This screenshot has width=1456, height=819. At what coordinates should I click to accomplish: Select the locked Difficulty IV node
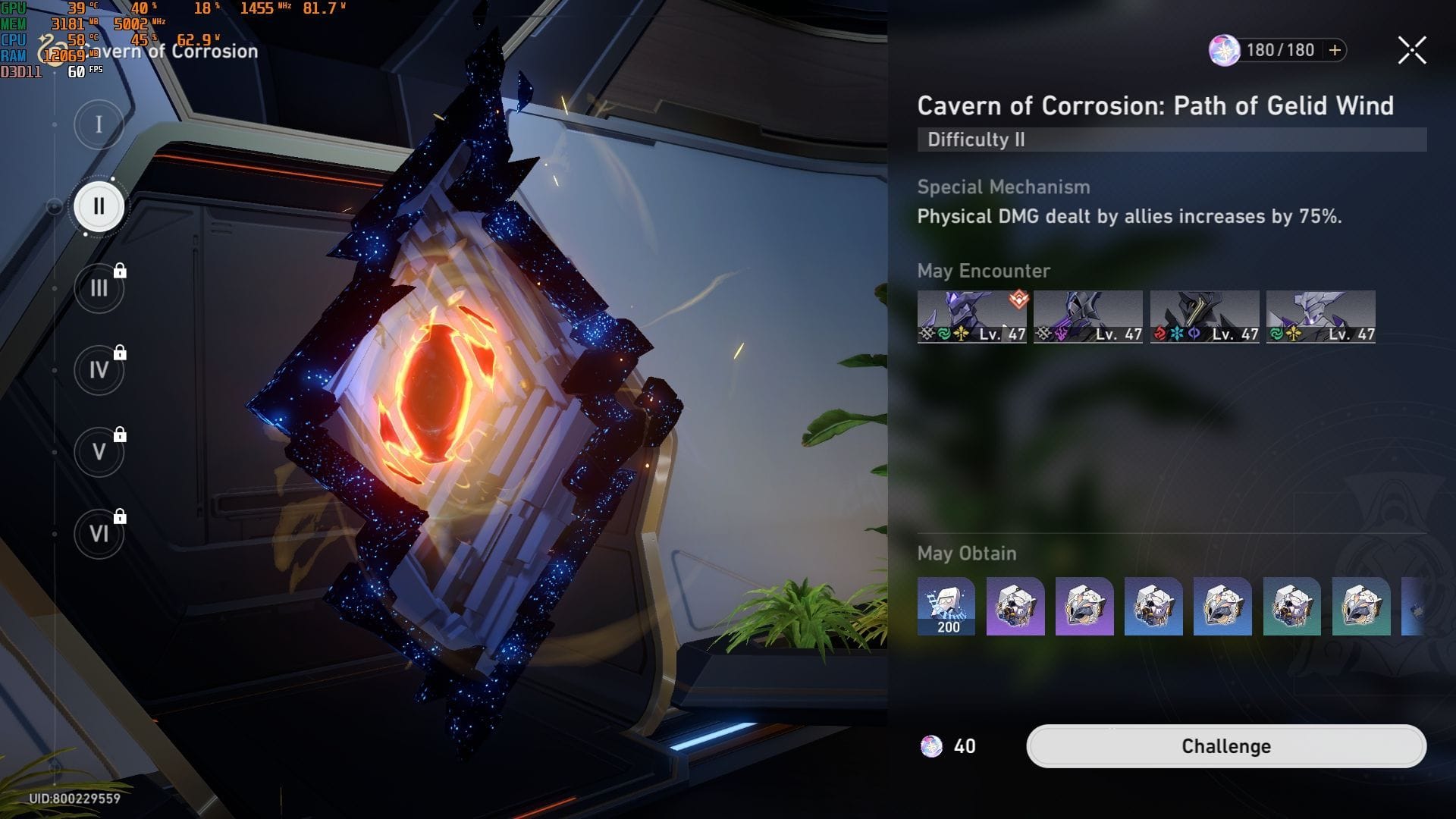(x=98, y=369)
